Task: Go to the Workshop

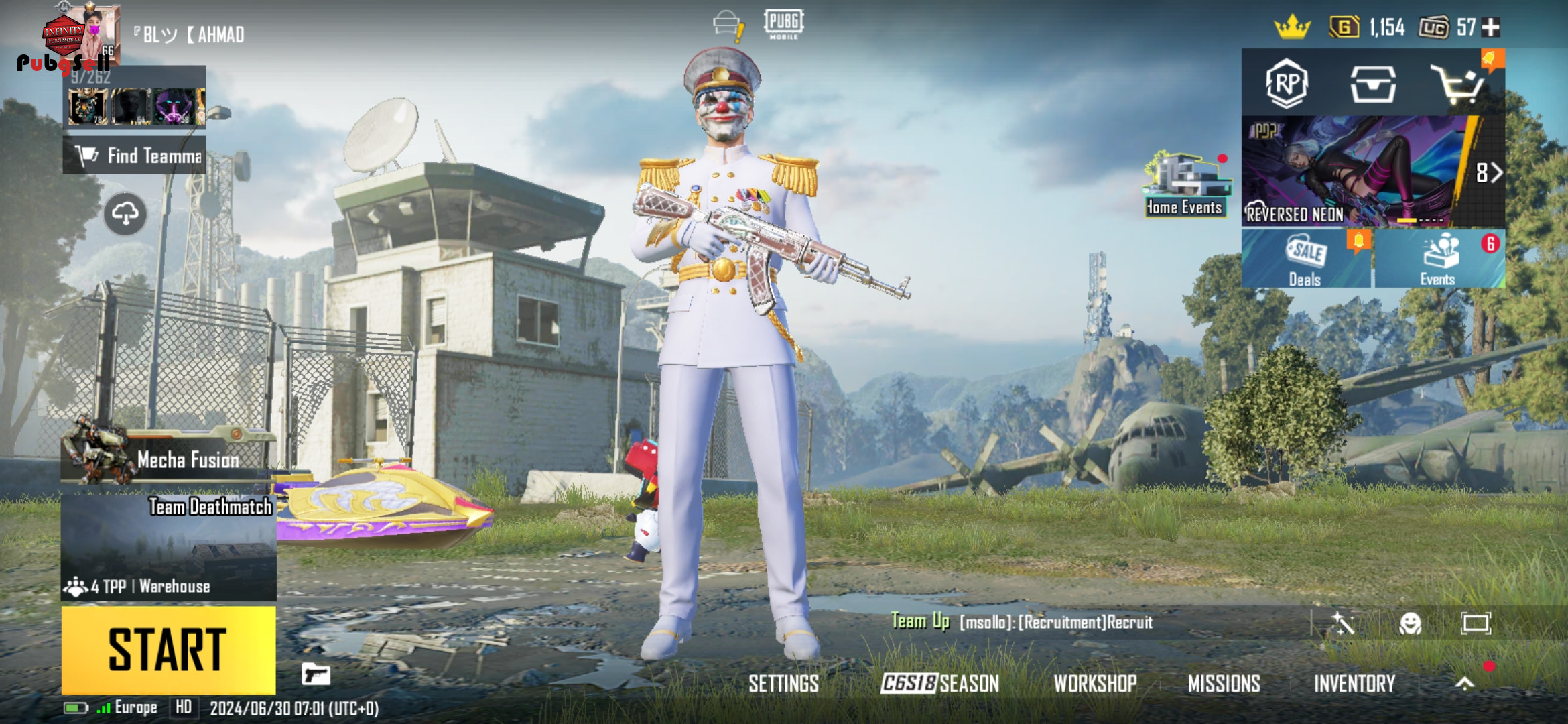Action: (1095, 684)
